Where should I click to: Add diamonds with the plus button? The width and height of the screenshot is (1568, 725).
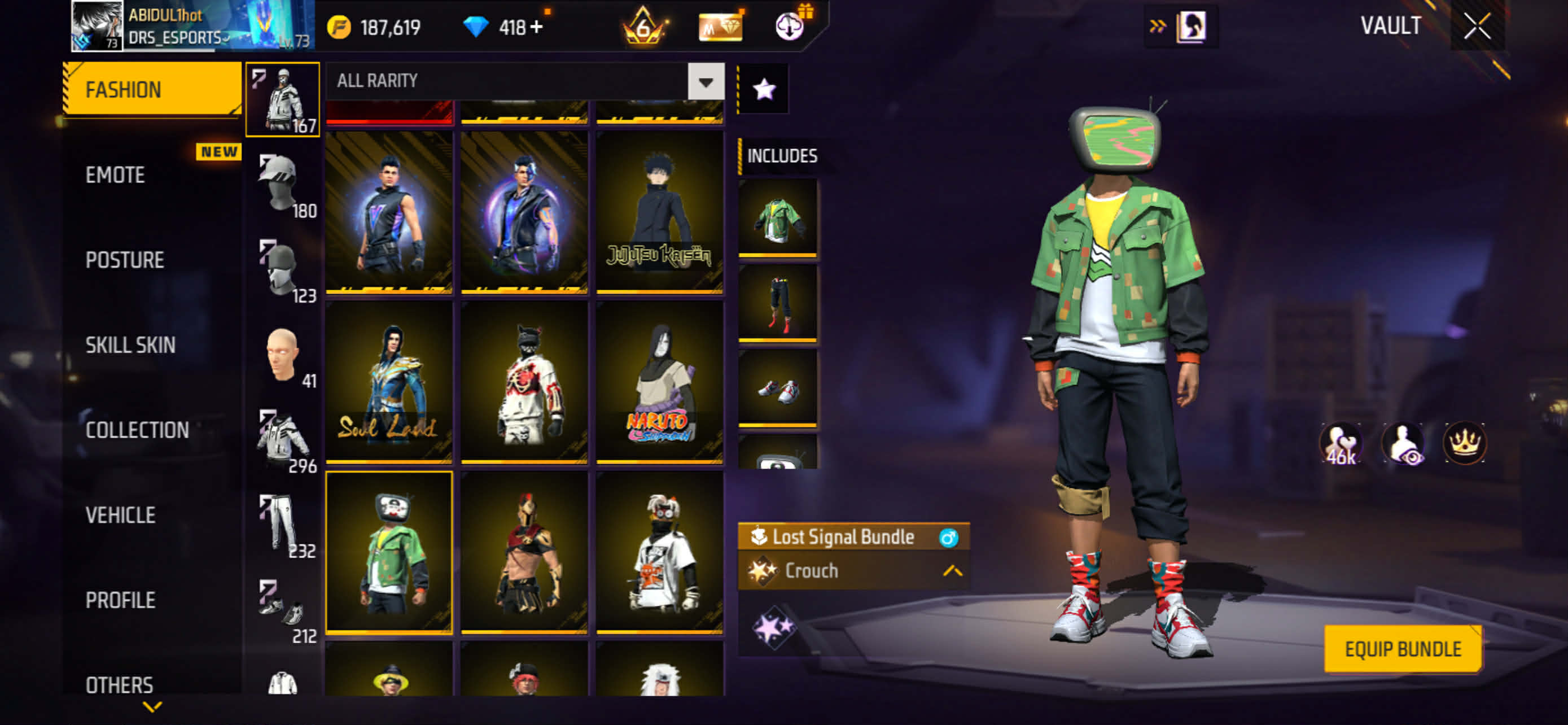(x=536, y=28)
